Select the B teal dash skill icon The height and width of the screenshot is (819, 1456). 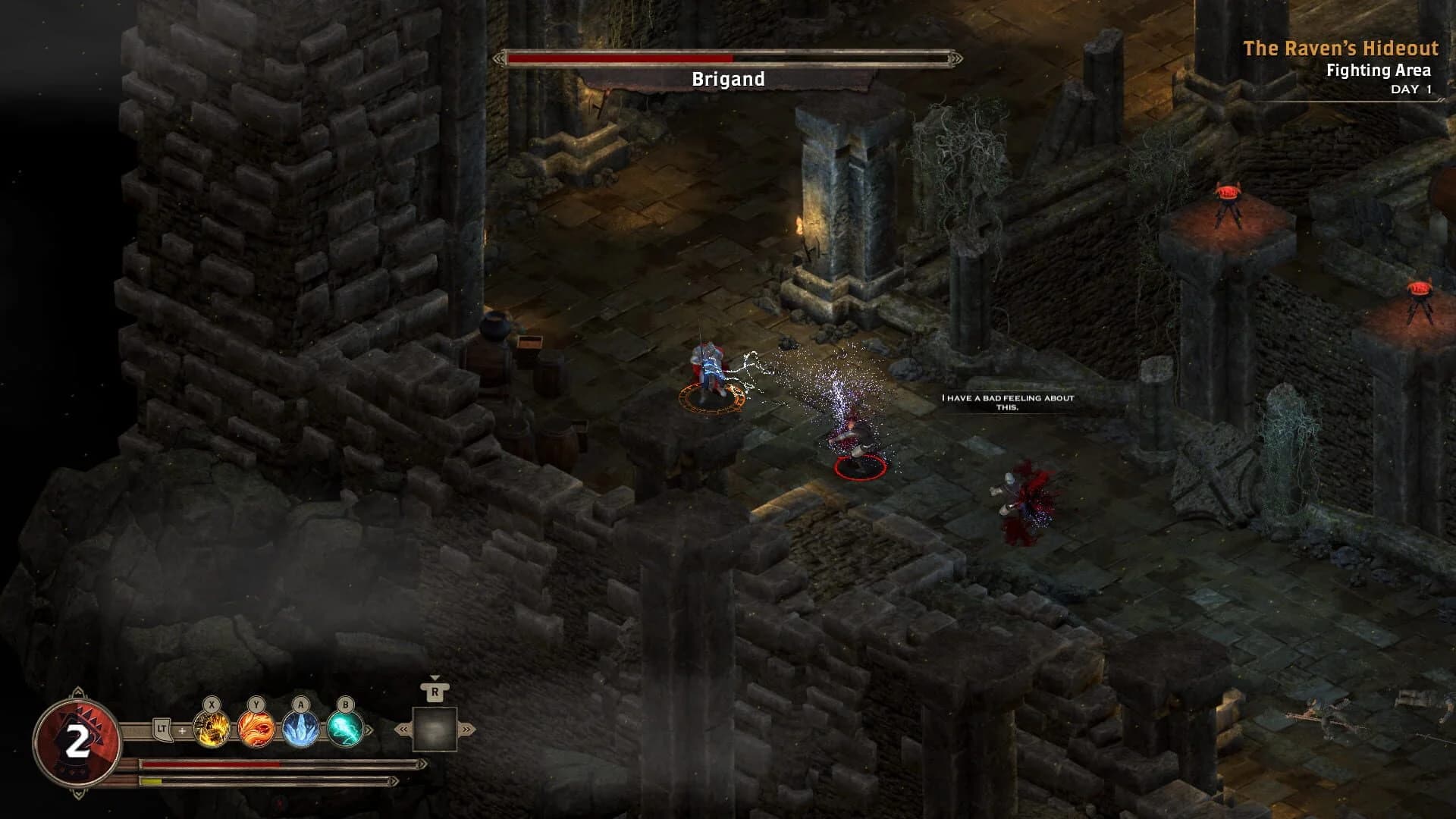pyautogui.click(x=344, y=730)
